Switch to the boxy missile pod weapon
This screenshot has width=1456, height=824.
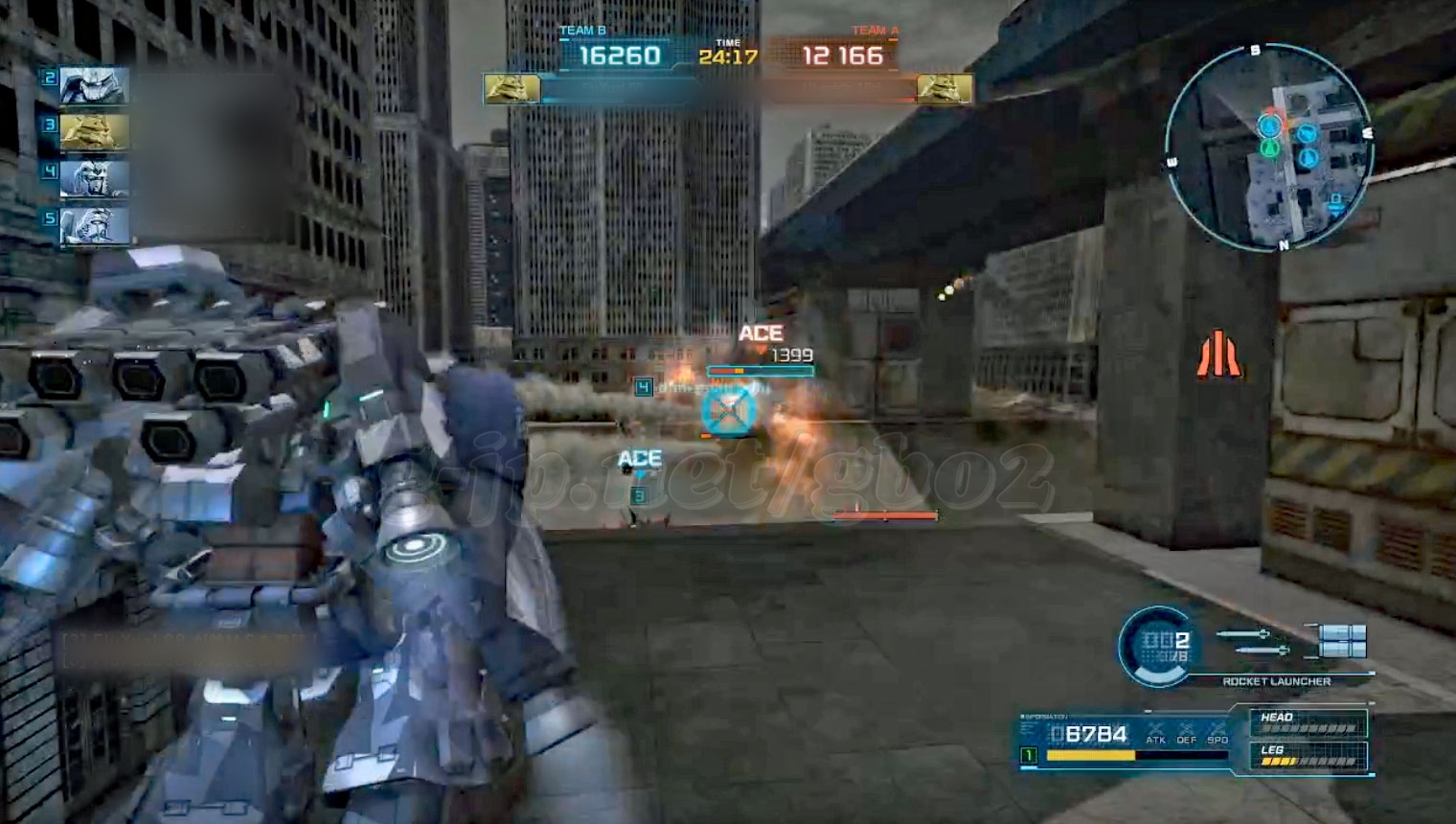coord(1341,641)
